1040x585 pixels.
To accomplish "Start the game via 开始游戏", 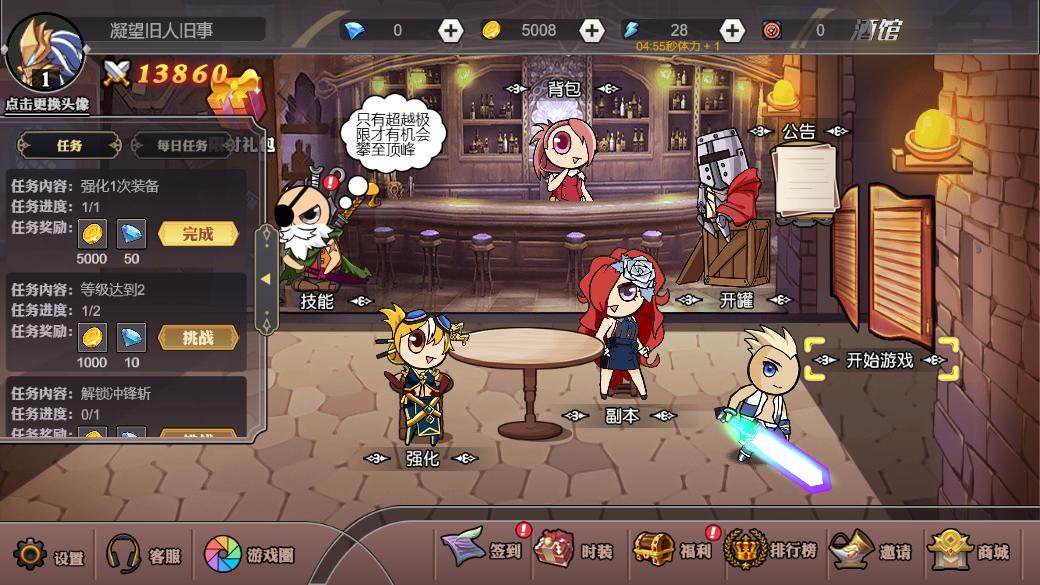I will point(880,360).
